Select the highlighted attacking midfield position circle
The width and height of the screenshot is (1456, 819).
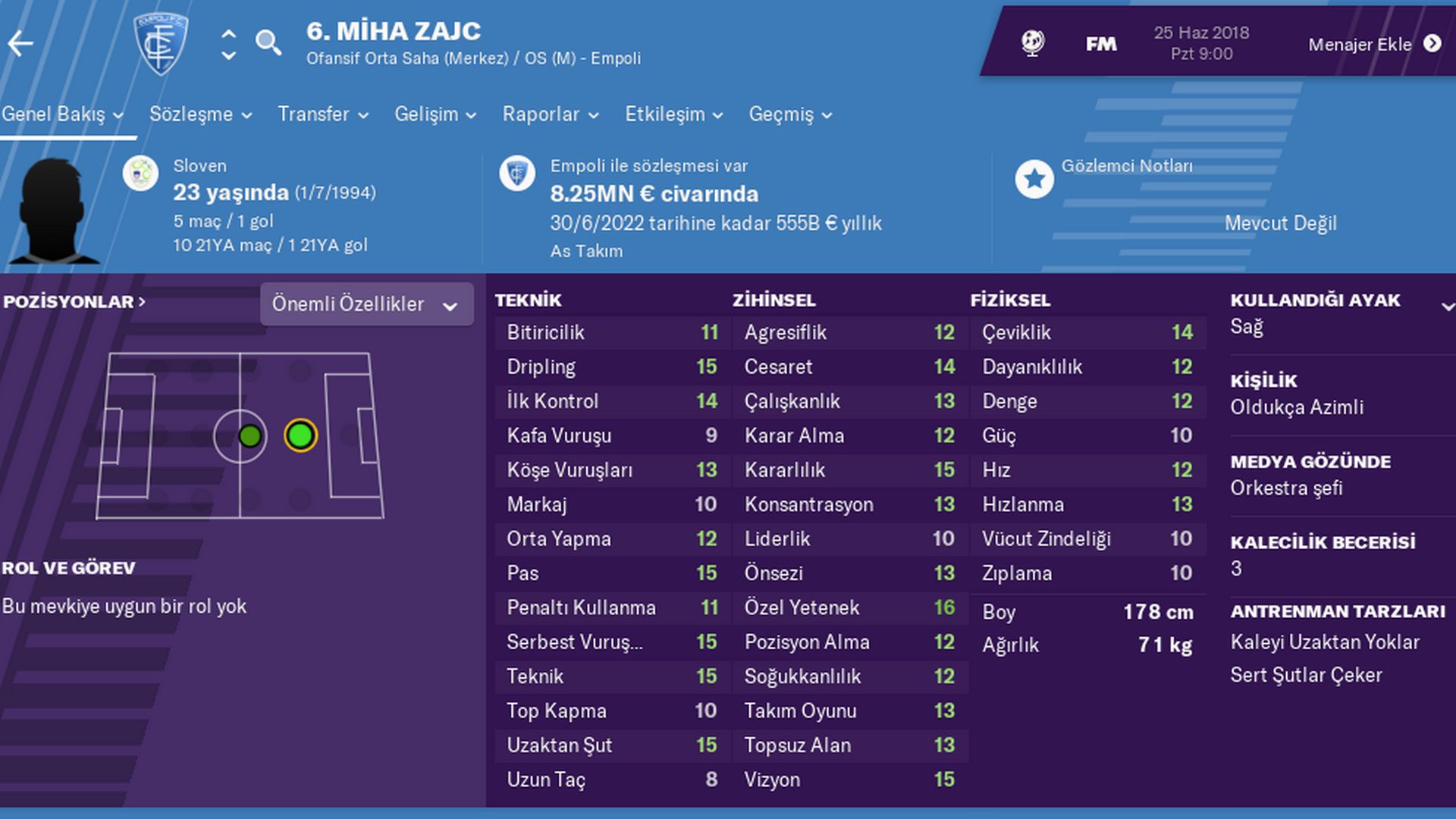[300, 435]
